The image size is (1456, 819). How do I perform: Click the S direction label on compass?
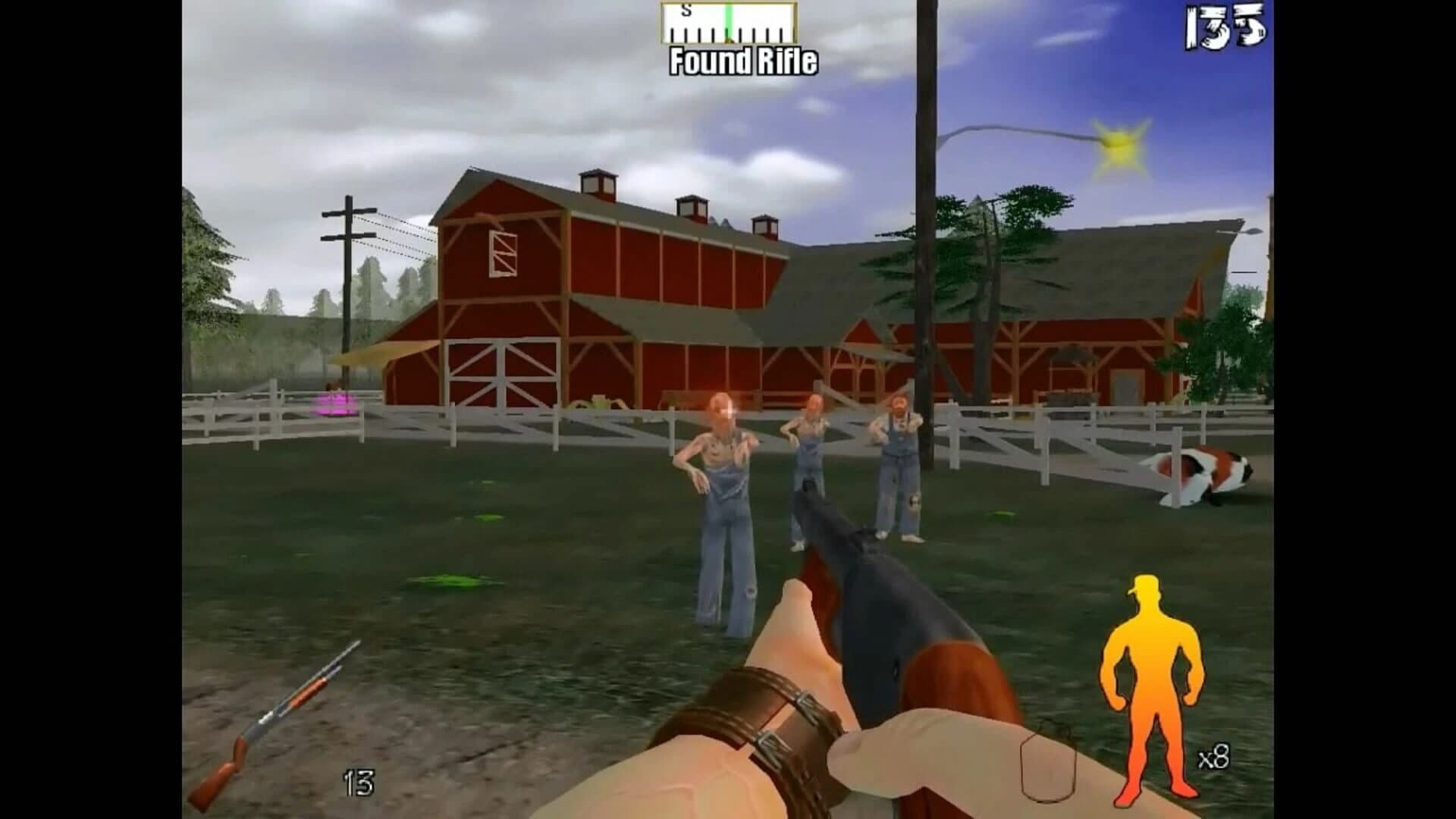(686, 10)
